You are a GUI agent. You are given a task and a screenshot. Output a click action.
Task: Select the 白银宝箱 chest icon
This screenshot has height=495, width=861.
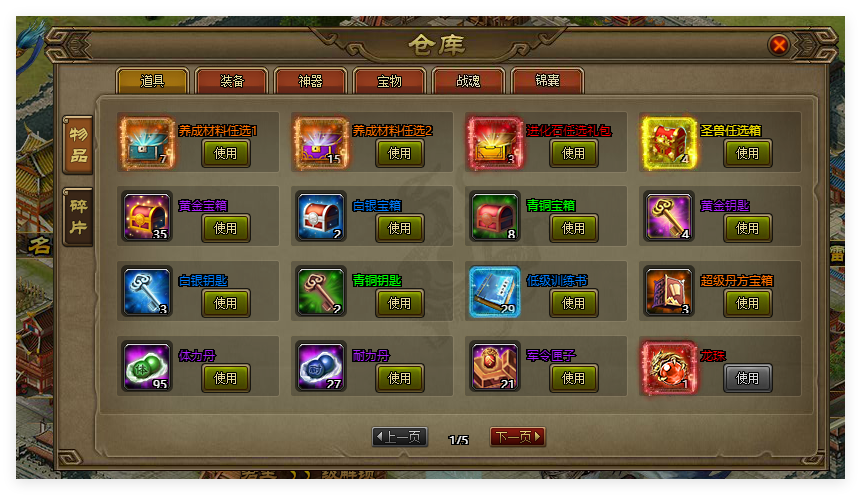click(320, 216)
